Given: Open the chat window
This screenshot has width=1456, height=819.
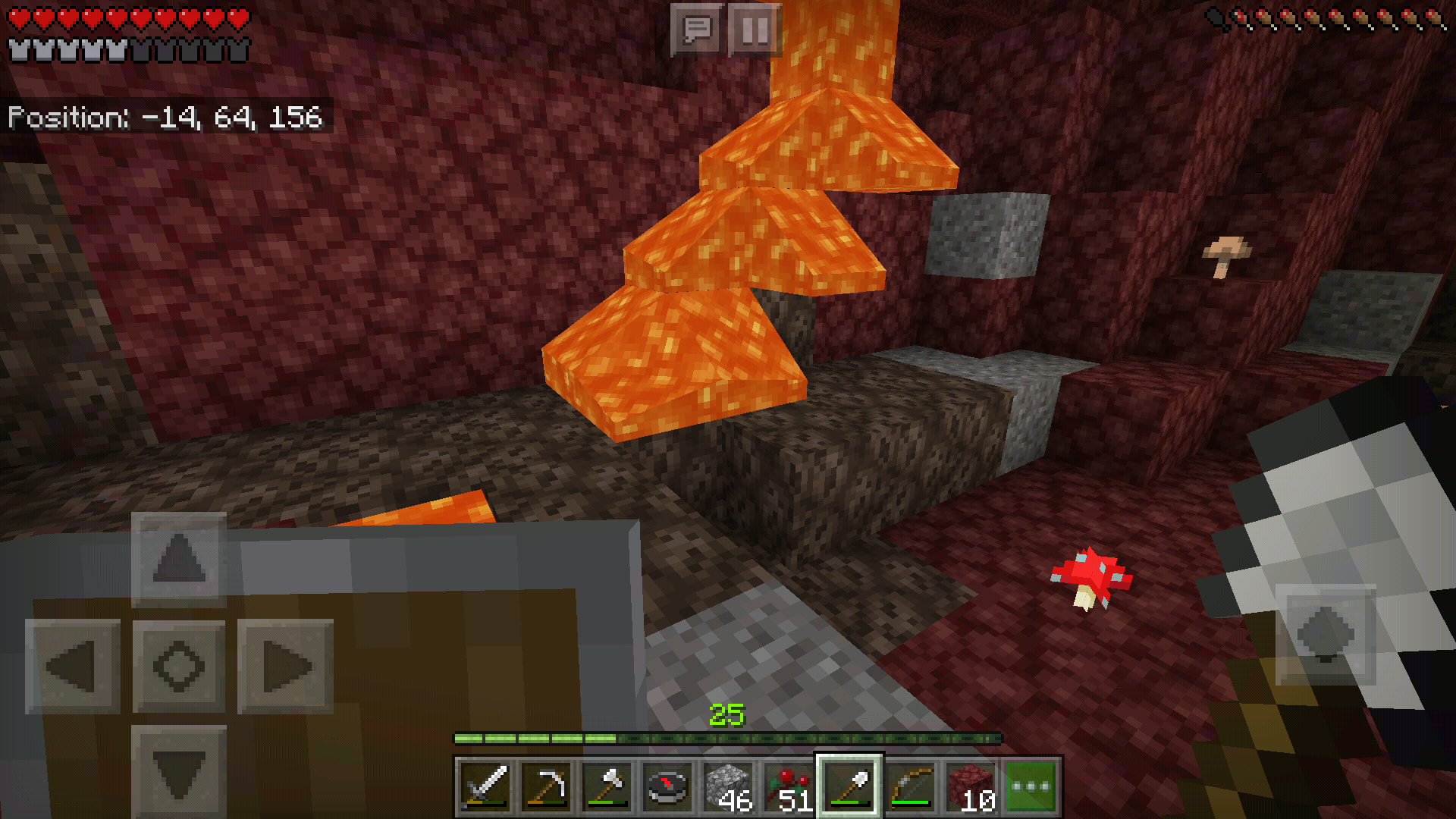Looking at the screenshot, I should 696,30.
